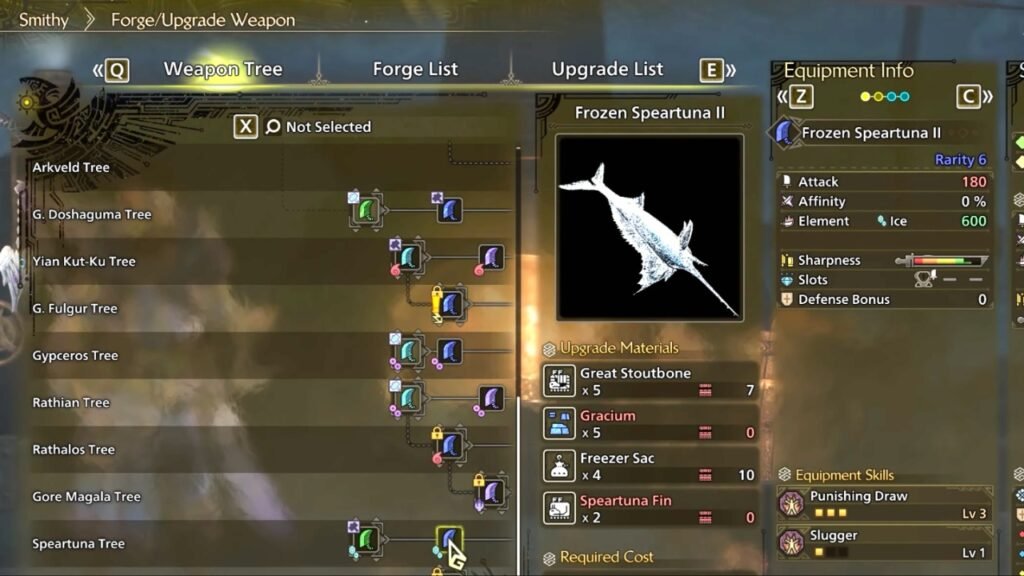Screen dimensions: 1024x576
Task: Select the Arkveld Tree row
Action: click(x=71, y=167)
